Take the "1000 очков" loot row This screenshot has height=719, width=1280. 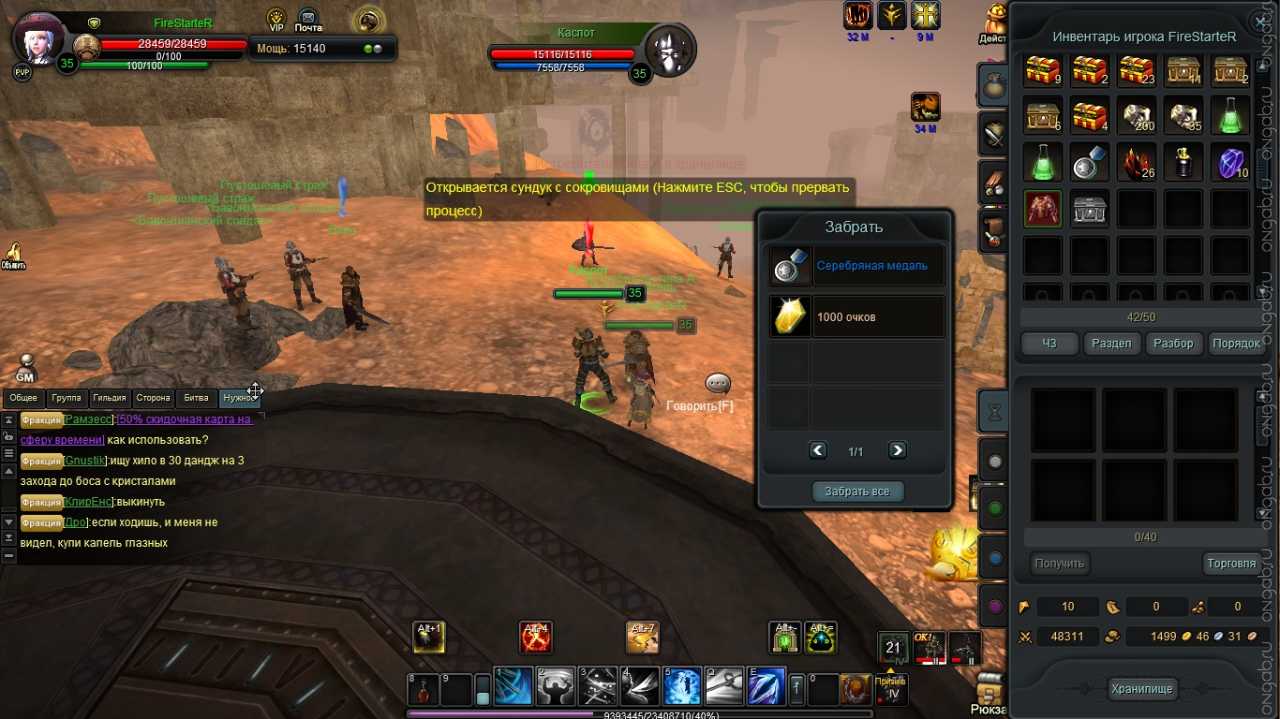click(x=857, y=317)
